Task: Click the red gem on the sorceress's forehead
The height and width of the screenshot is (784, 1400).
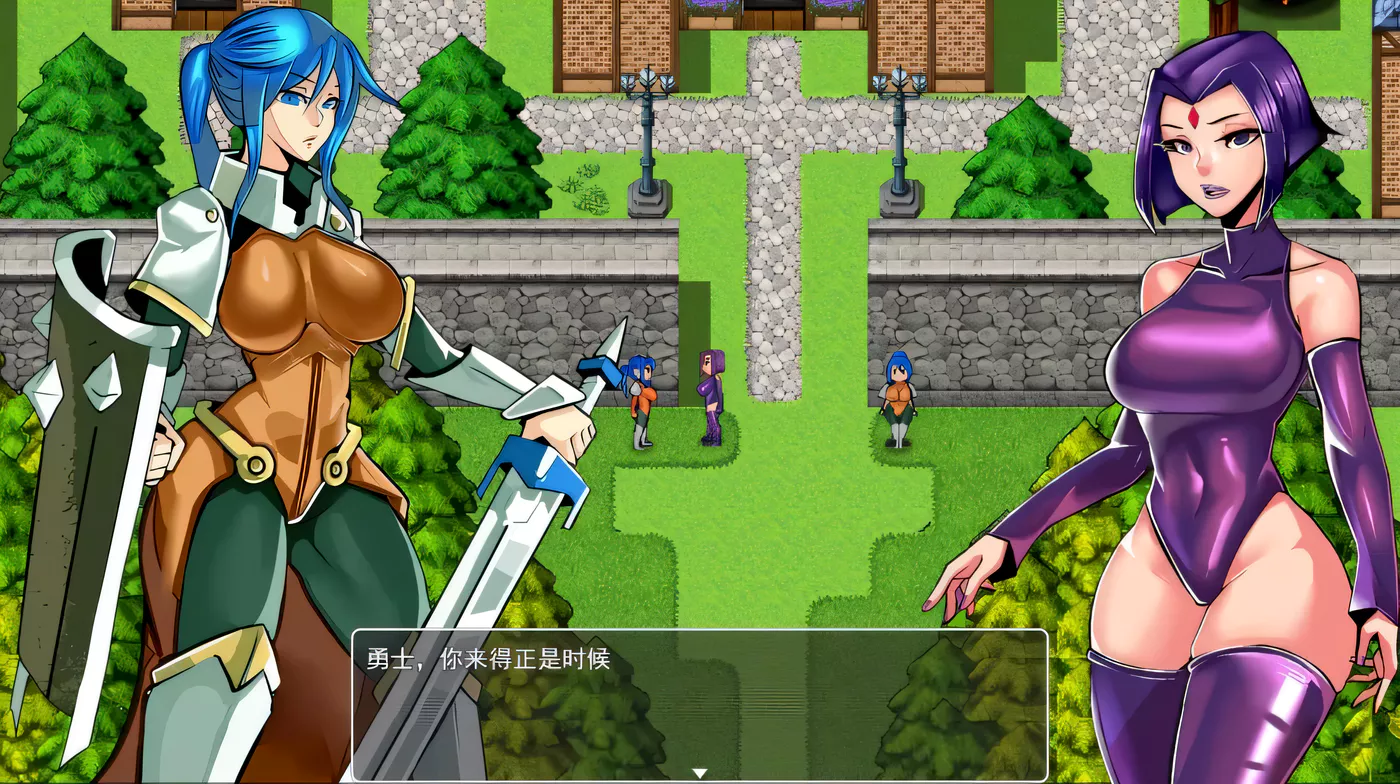Action: click(1196, 116)
